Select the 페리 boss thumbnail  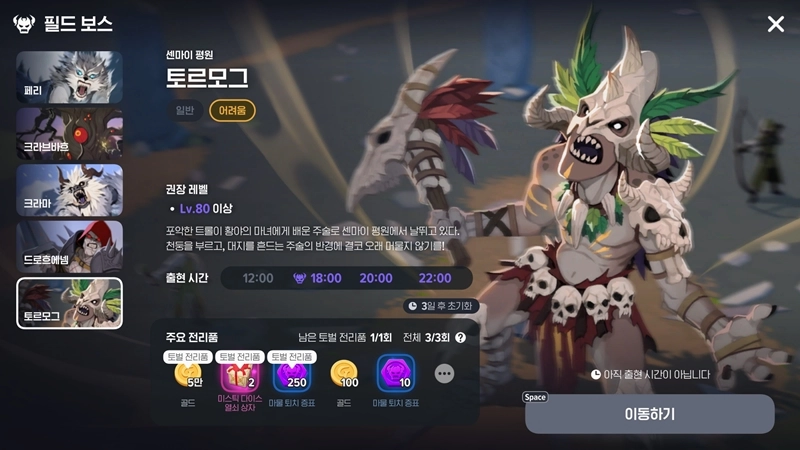(x=70, y=77)
